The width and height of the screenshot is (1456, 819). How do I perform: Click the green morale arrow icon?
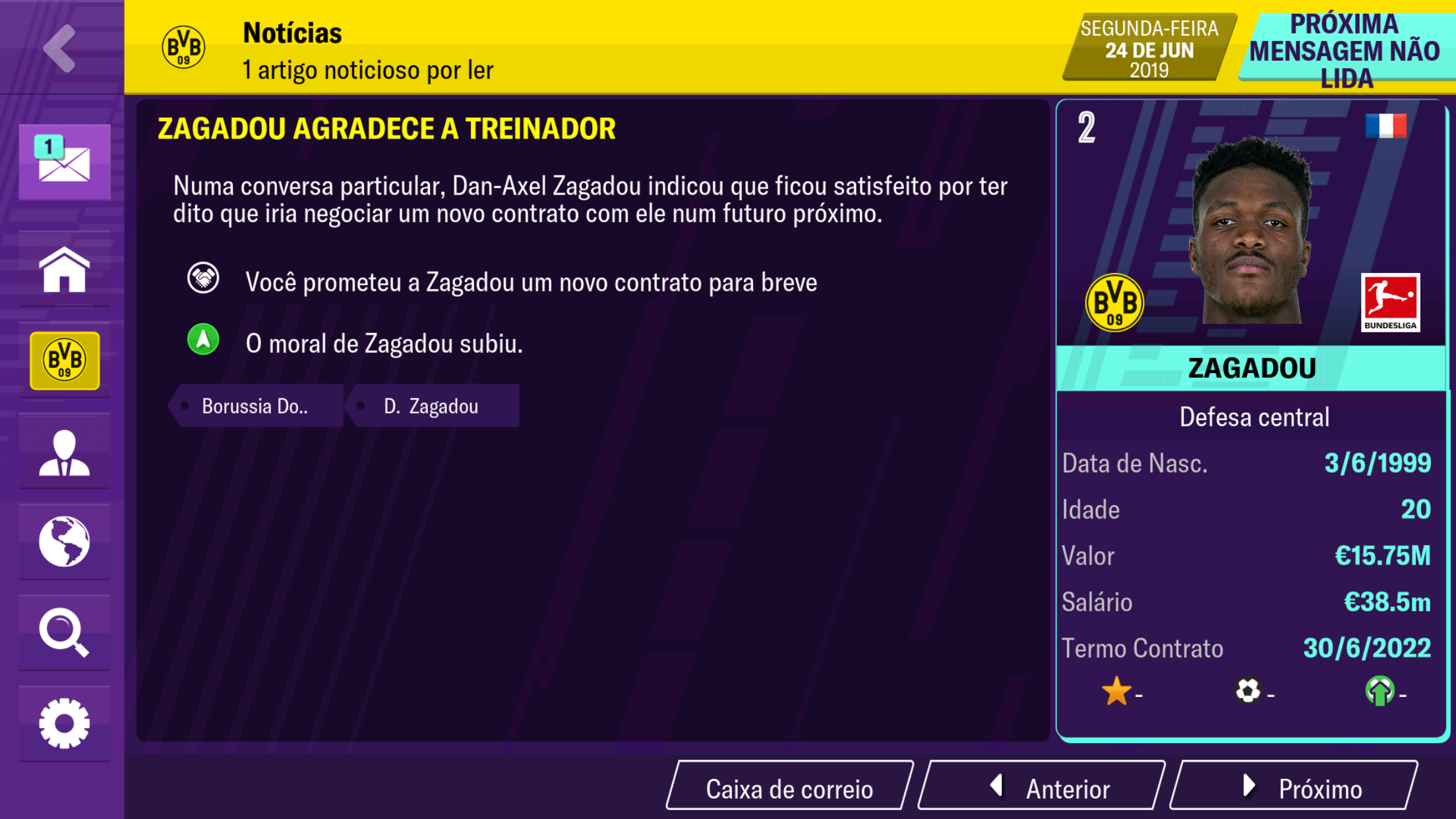pos(203,340)
